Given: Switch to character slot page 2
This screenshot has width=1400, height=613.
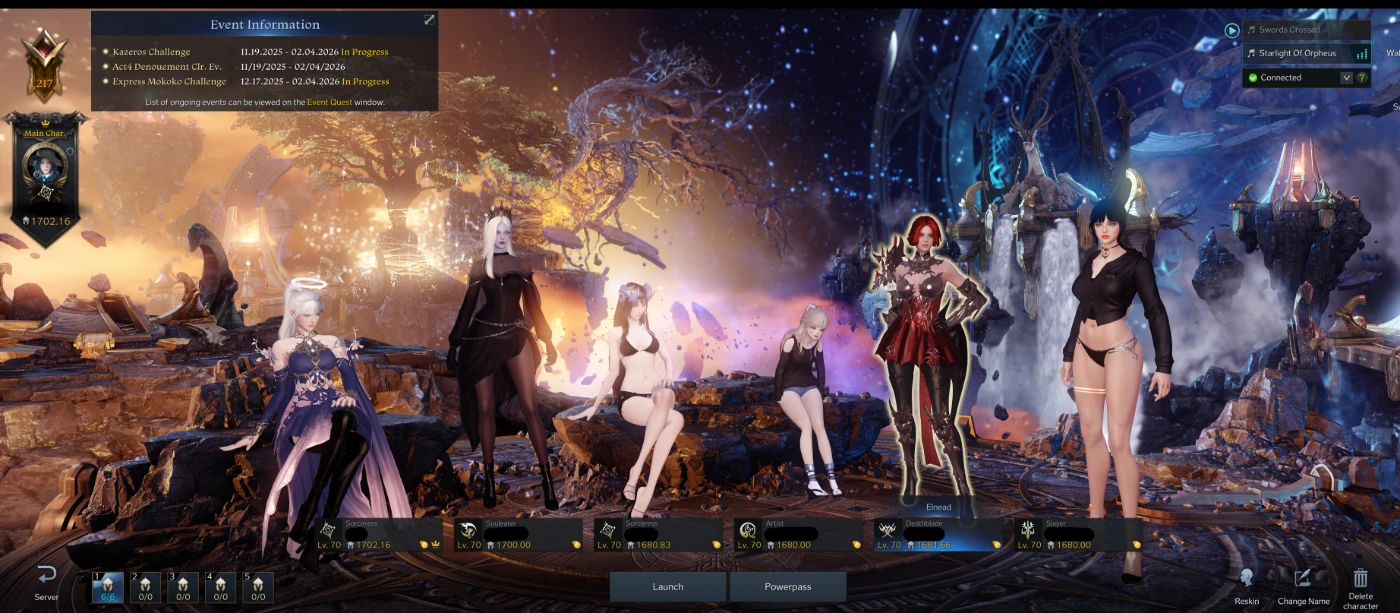Looking at the screenshot, I should [145, 587].
